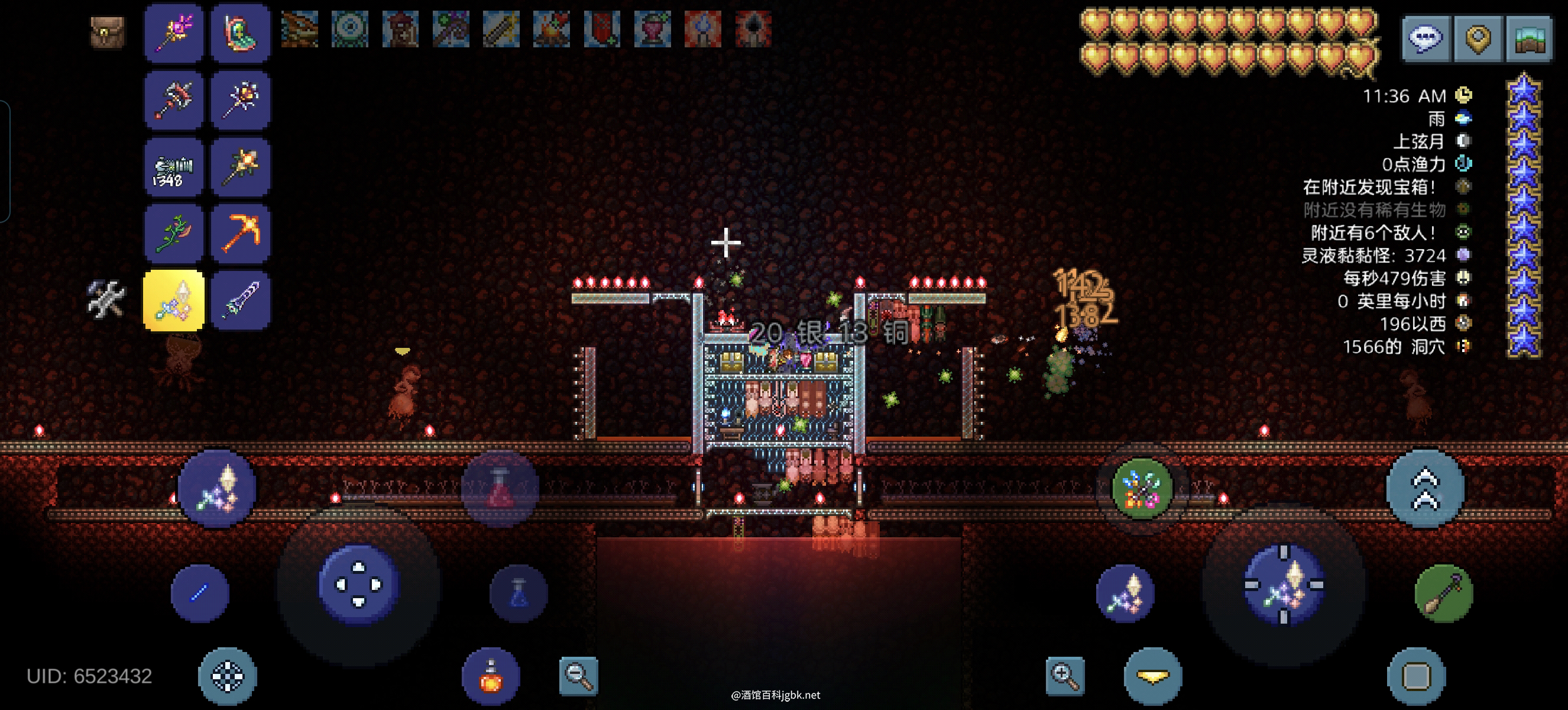Select the molten pickaxe hotbar slot

241,232
